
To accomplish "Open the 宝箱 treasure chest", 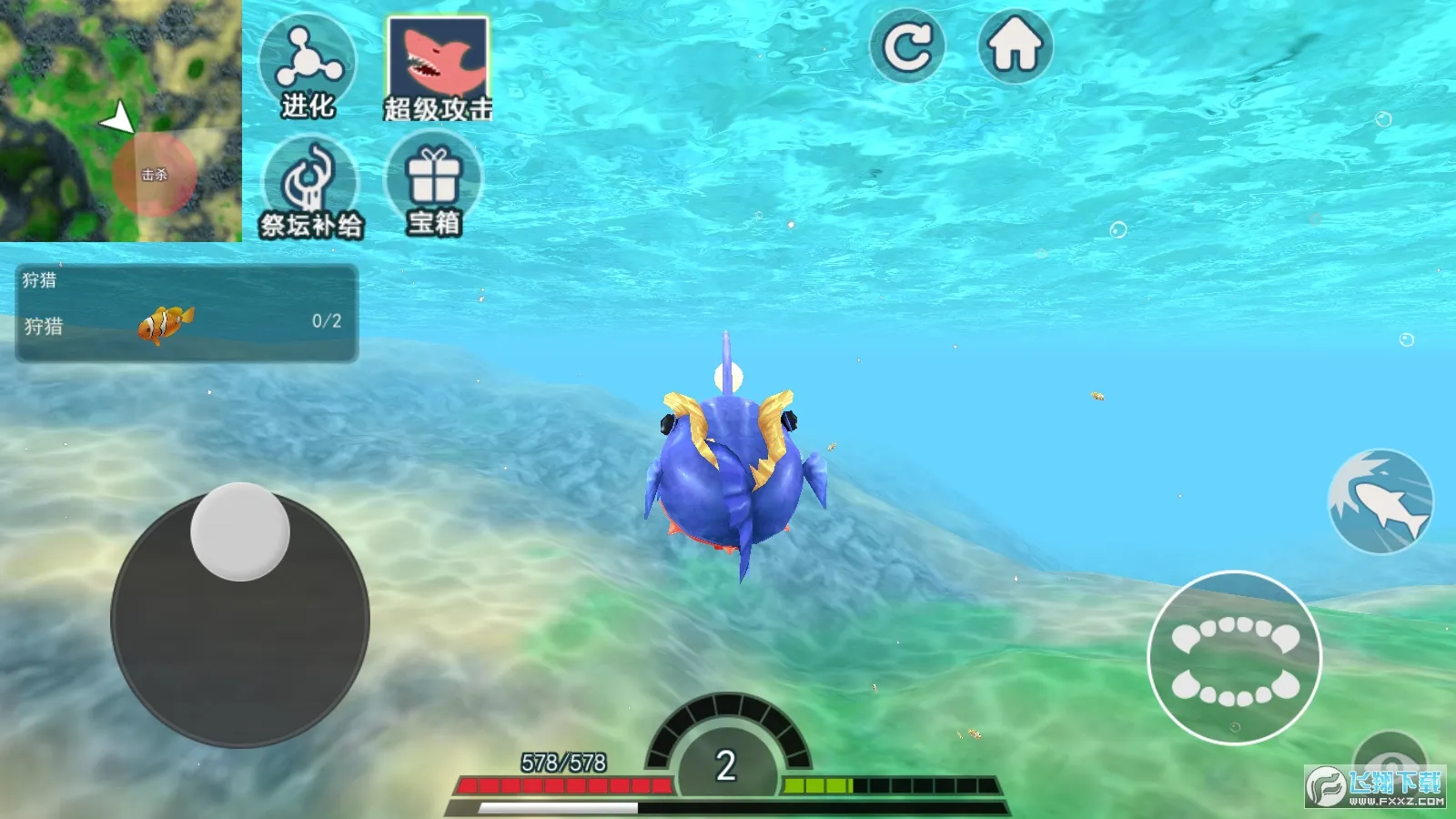I will click(434, 185).
